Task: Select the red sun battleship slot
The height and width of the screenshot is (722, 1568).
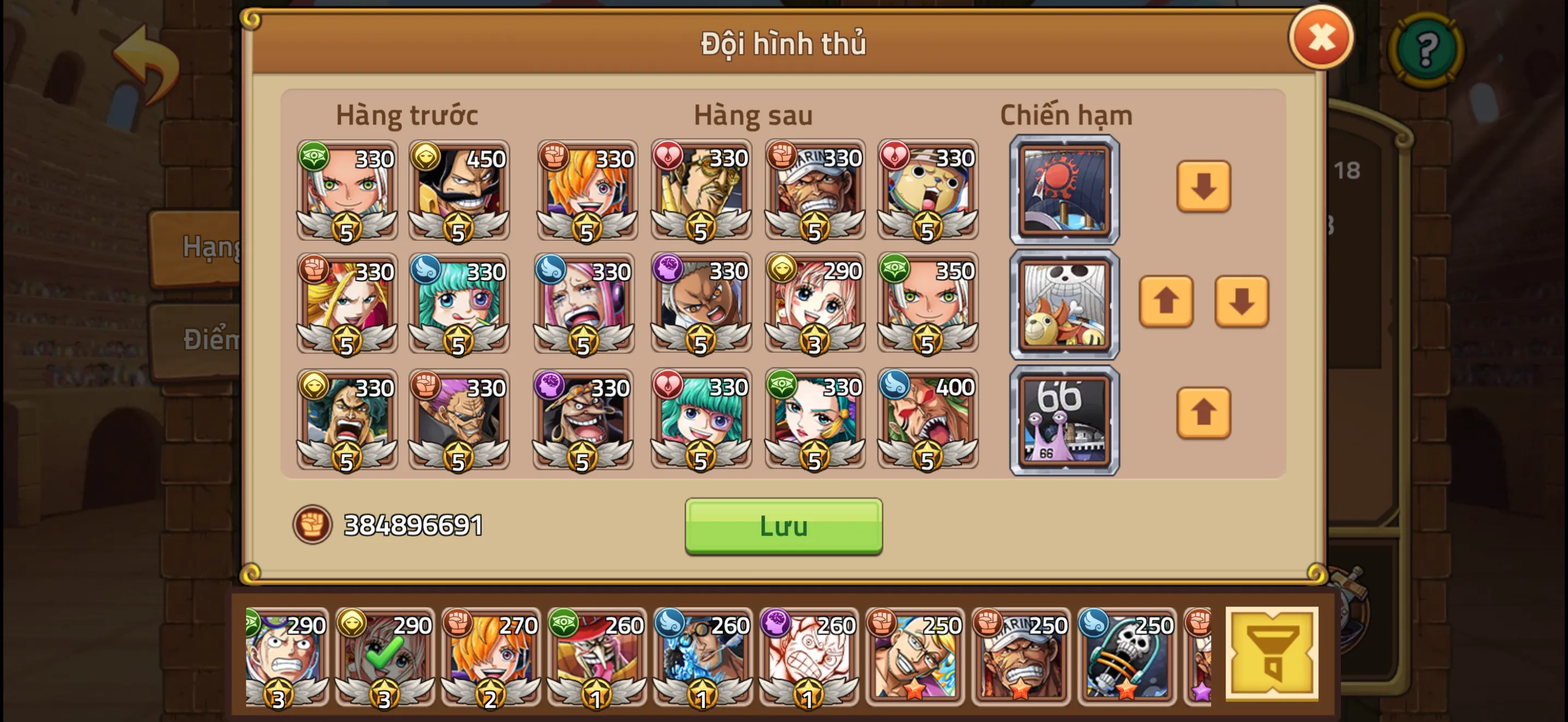Action: (1064, 190)
